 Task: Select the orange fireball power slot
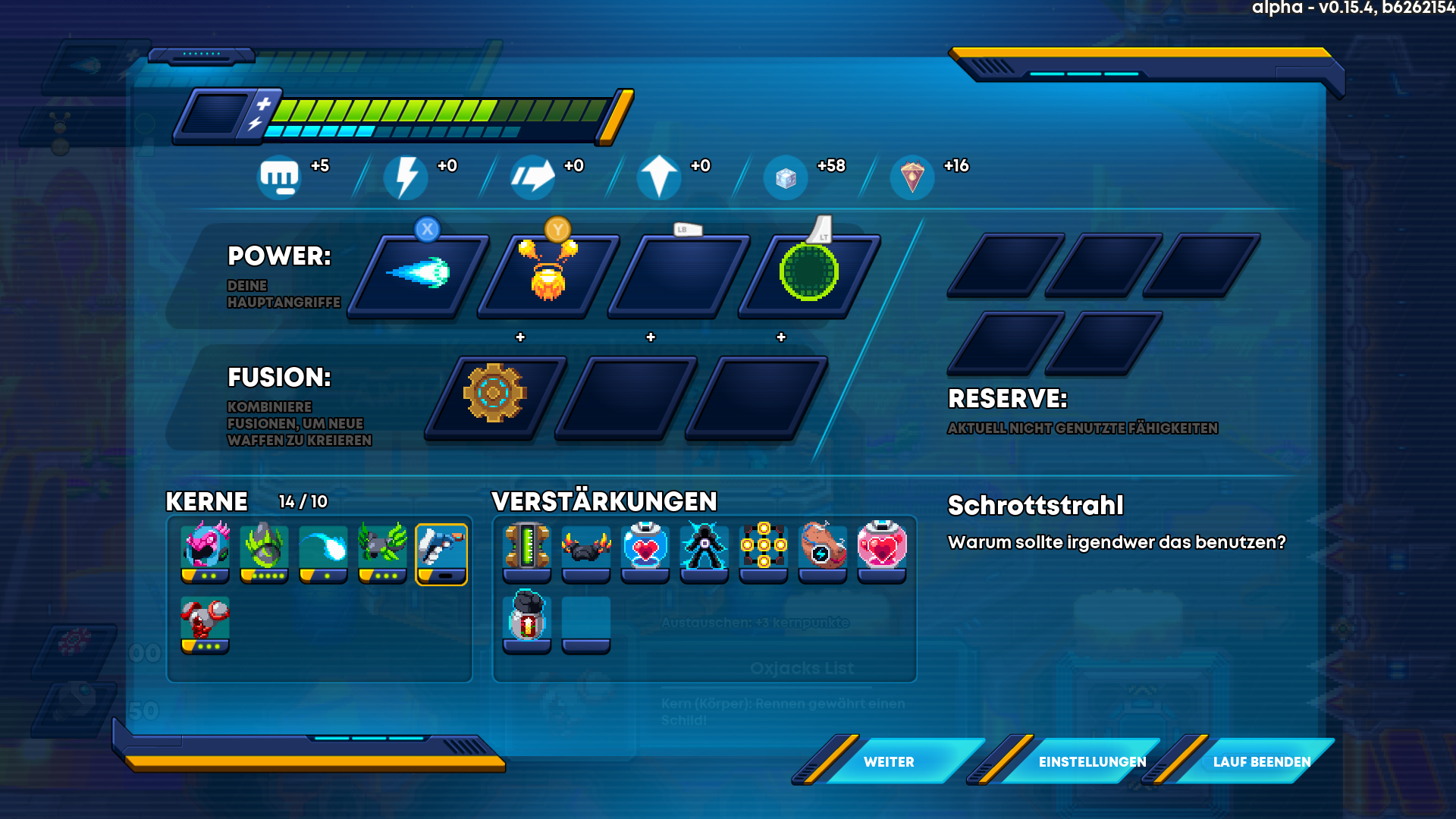click(x=548, y=275)
